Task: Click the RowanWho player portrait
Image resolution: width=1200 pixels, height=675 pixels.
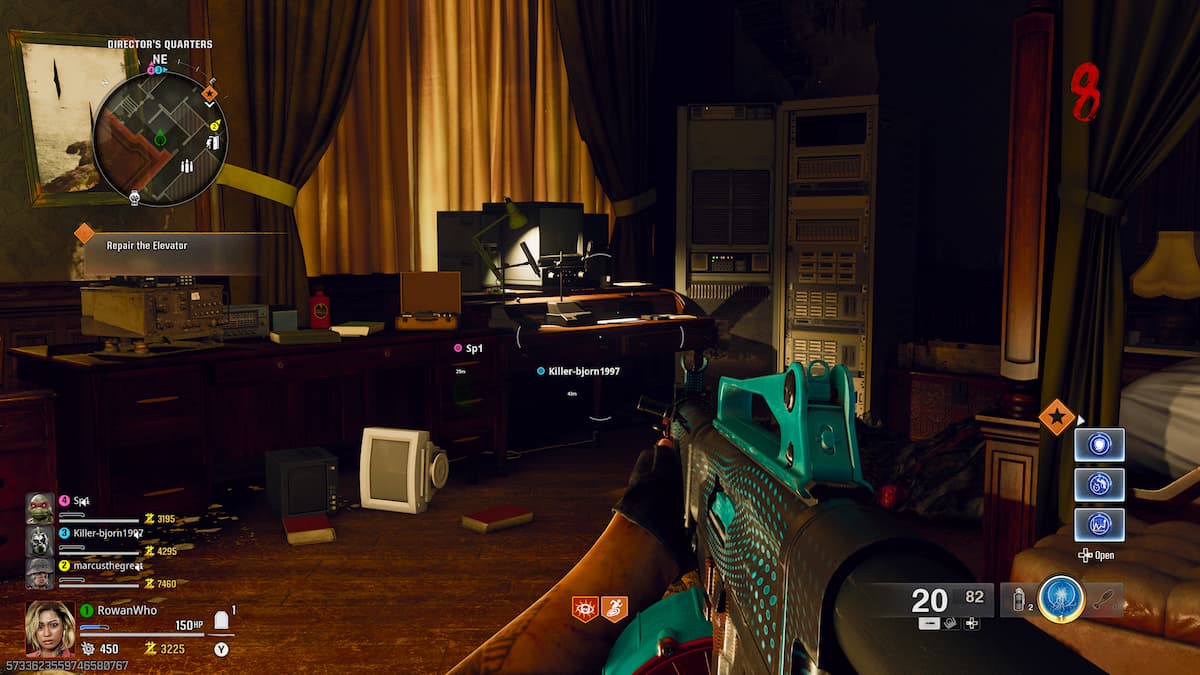Action: click(50, 627)
